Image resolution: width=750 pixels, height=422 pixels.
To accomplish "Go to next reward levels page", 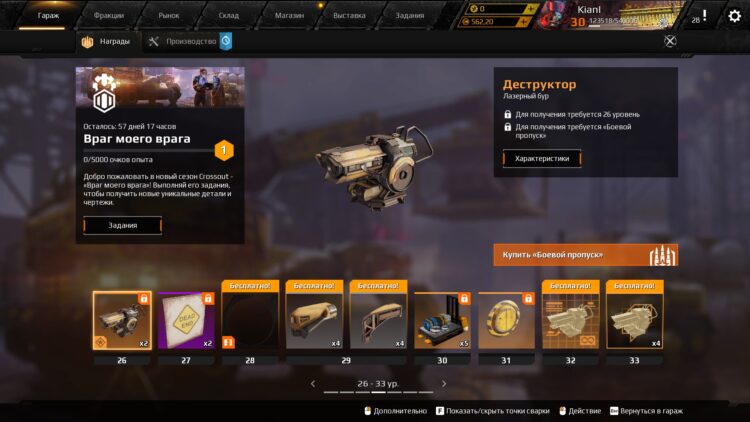I will point(444,383).
